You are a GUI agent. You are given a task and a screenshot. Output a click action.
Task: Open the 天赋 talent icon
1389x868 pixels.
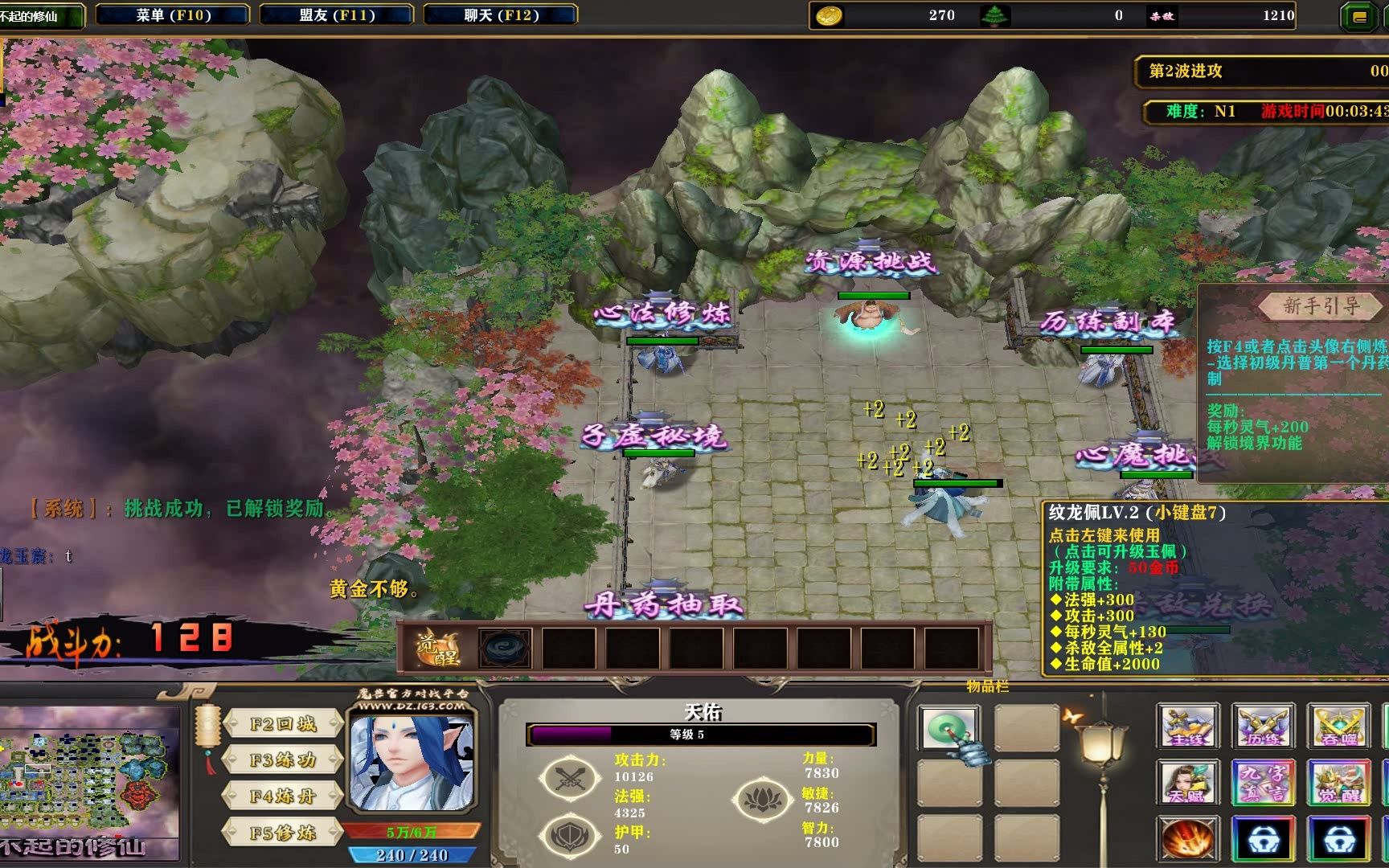point(1187,782)
